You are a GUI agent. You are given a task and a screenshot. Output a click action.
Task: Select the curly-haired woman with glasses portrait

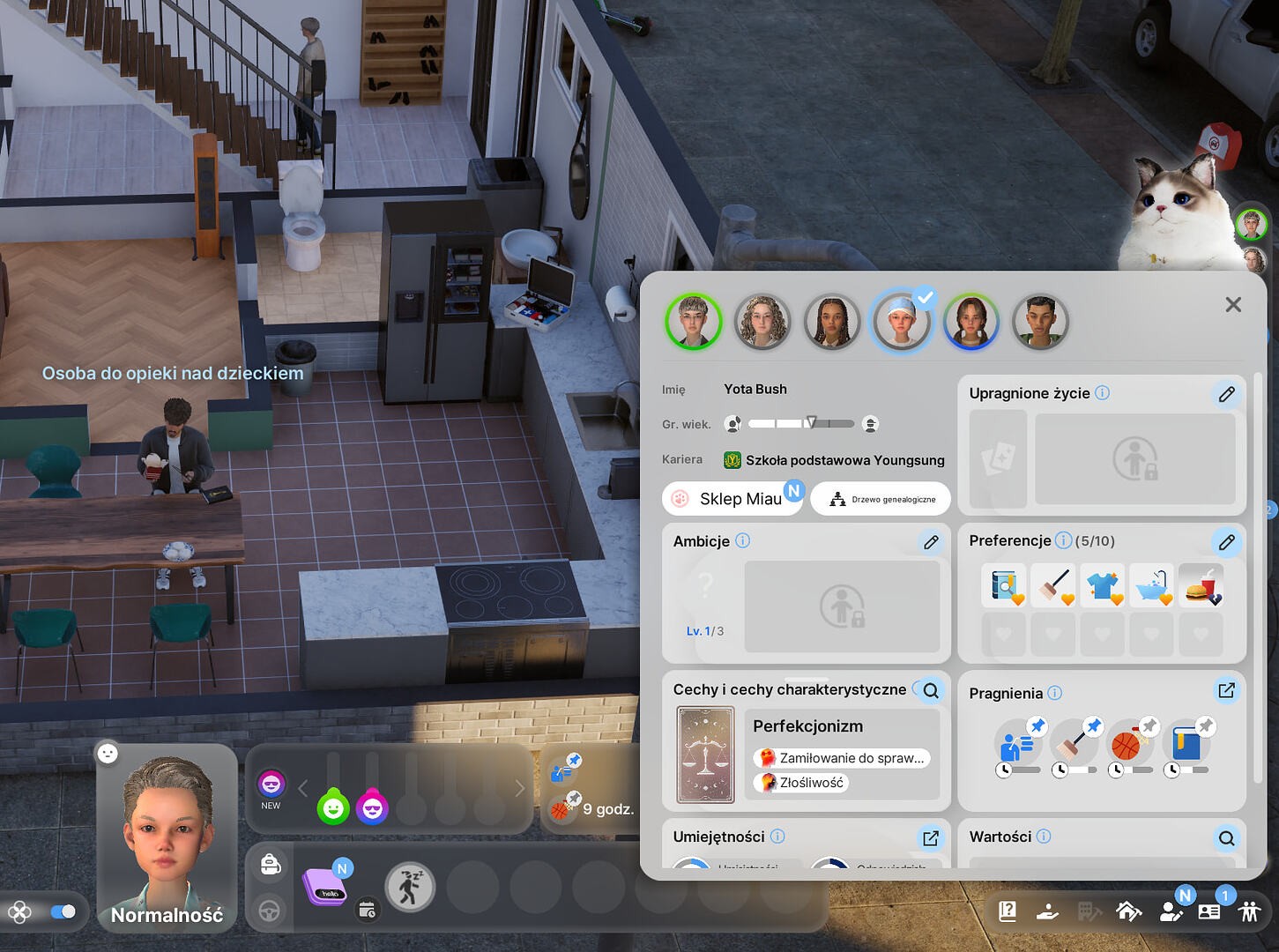click(762, 322)
